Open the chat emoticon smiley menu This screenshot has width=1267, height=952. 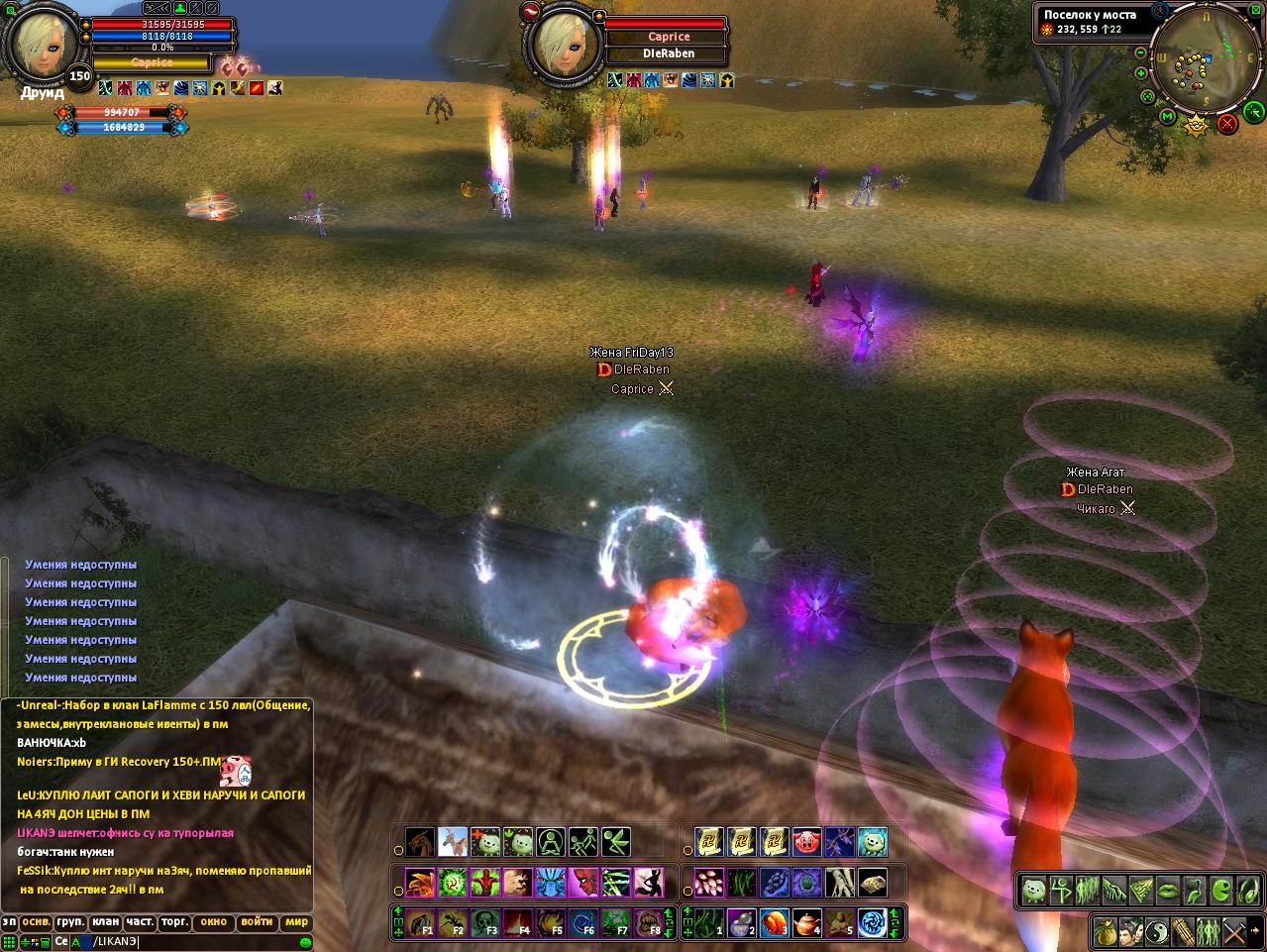coord(306,942)
